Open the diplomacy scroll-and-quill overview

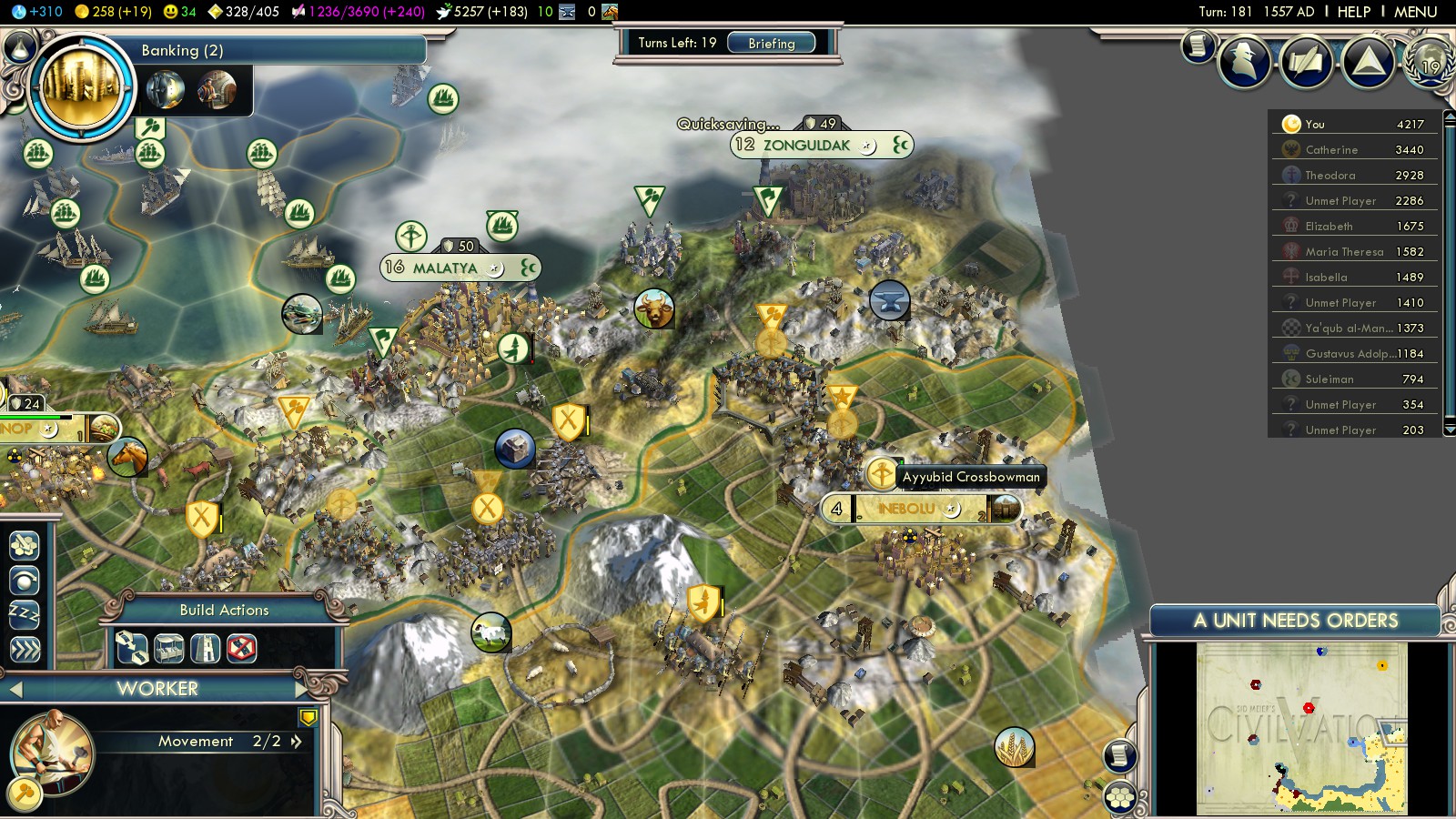[x=1306, y=62]
